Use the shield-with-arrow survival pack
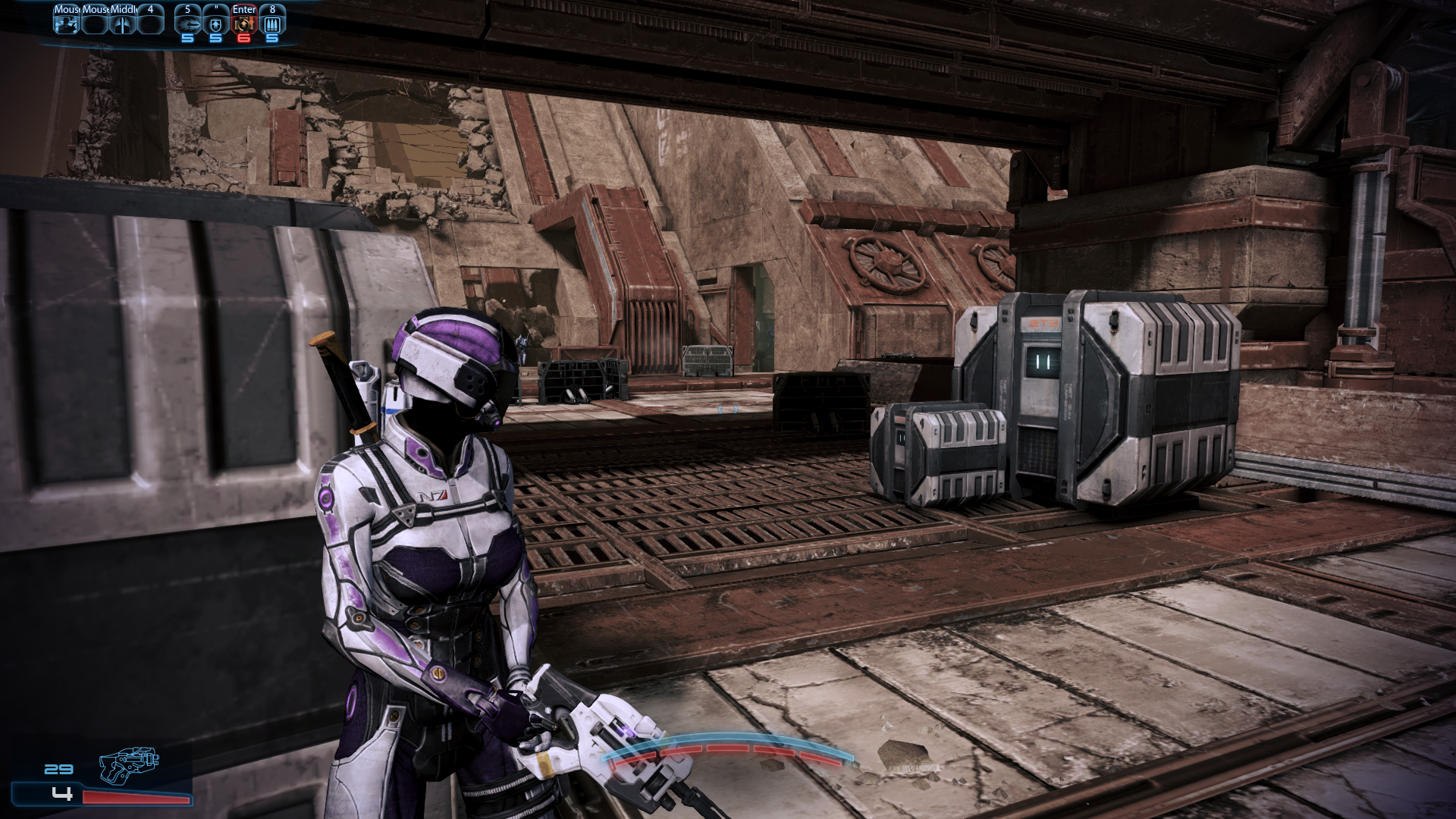 click(x=216, y=24)
